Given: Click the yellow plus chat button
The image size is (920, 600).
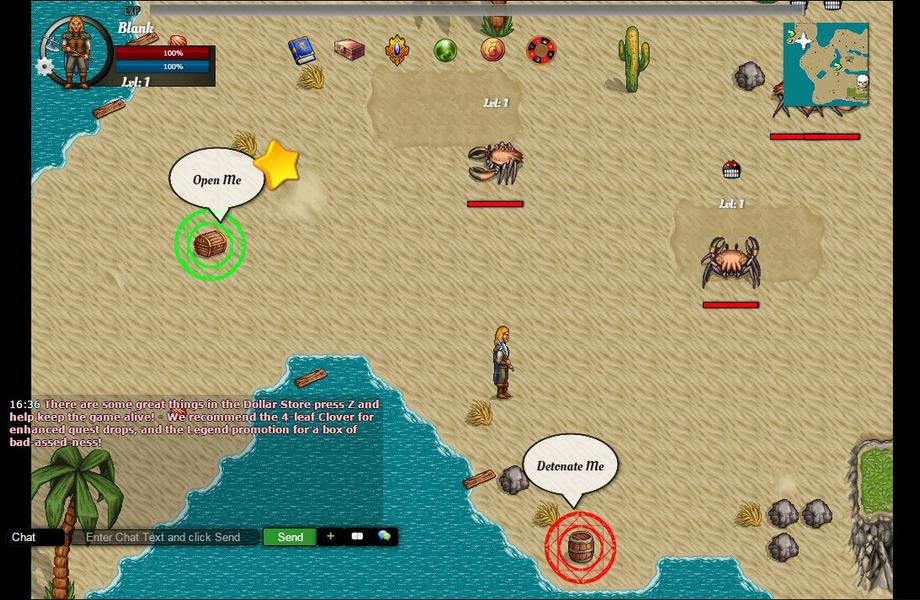Looking at the screenshot, I should [331, 537].
